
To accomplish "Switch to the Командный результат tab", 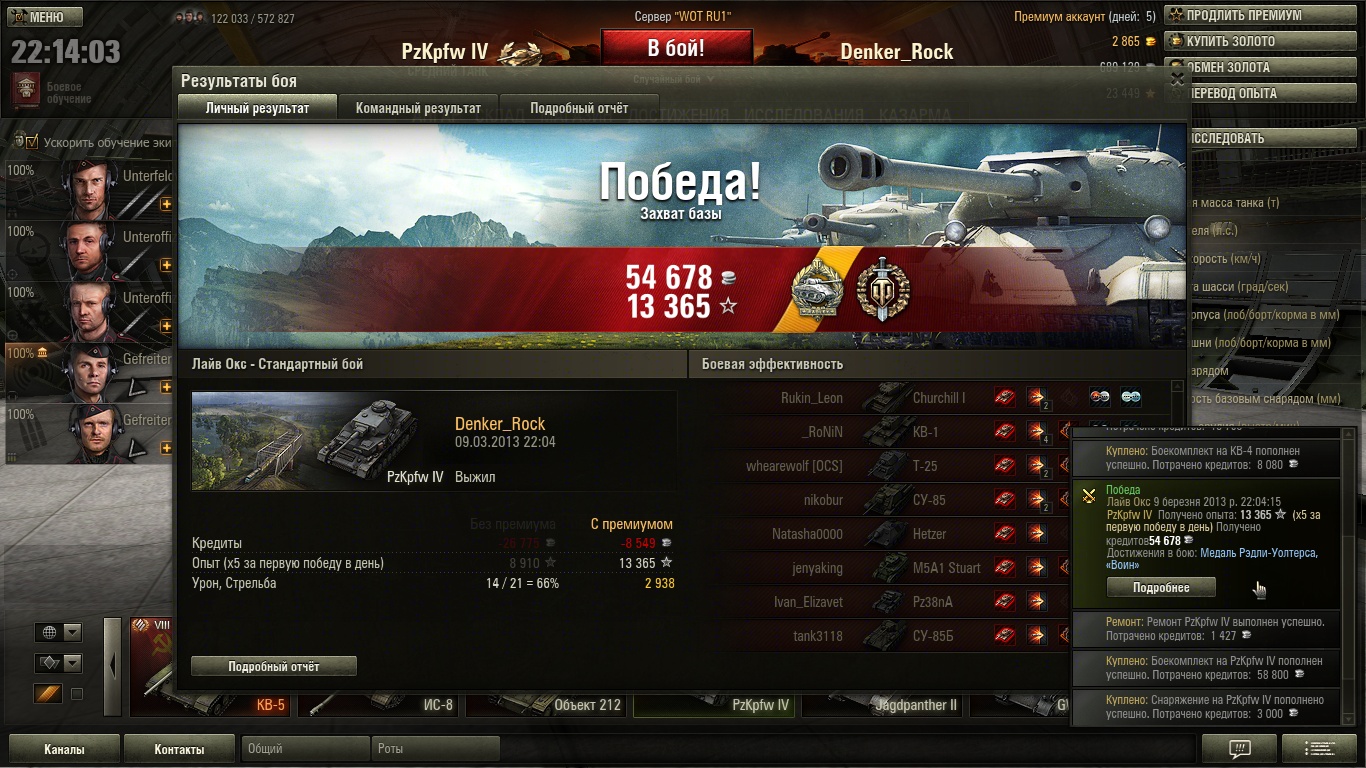I will pyautogui.click(x=418, y=108).
